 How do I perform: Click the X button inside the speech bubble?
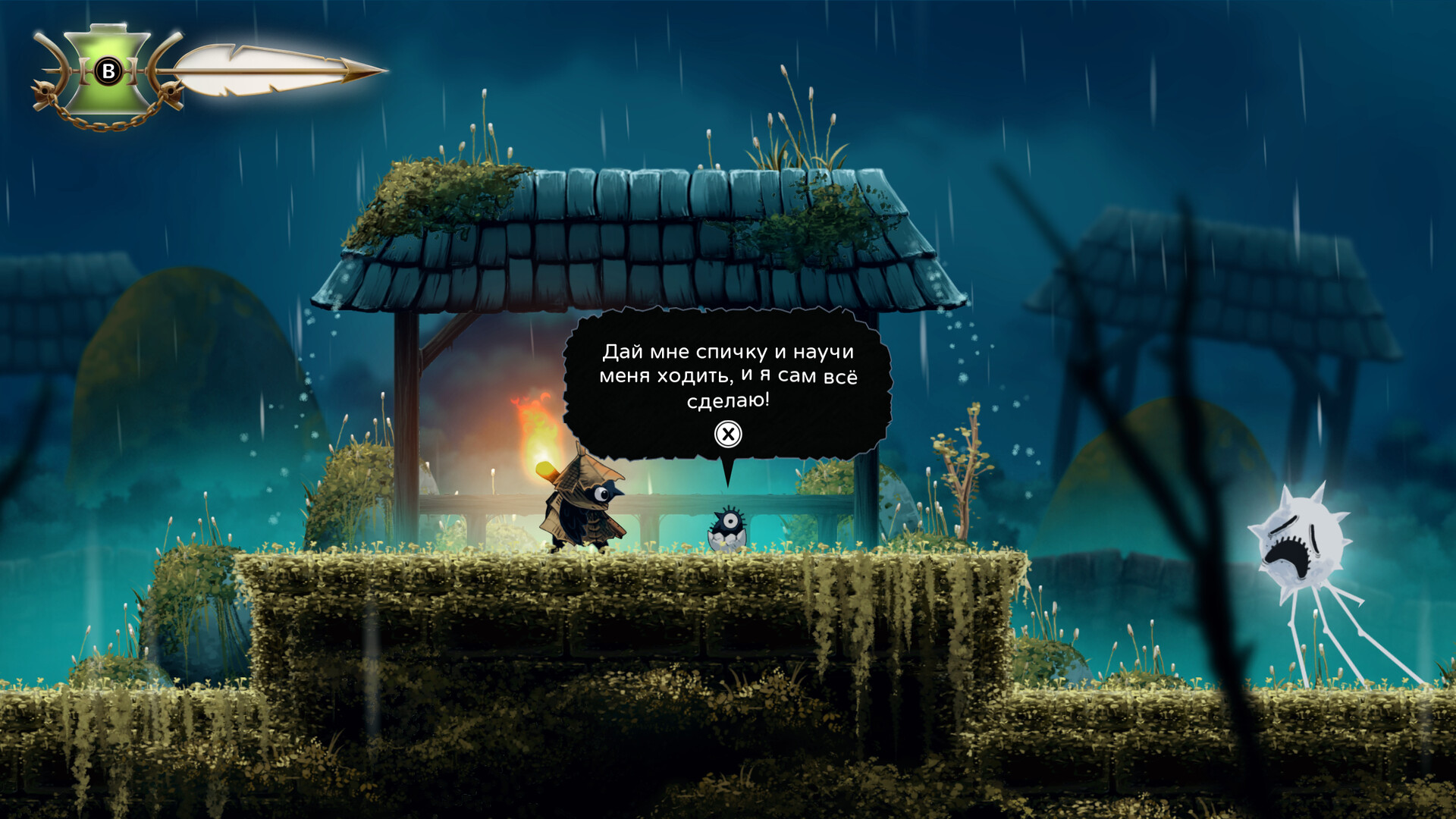coord(729,434)
